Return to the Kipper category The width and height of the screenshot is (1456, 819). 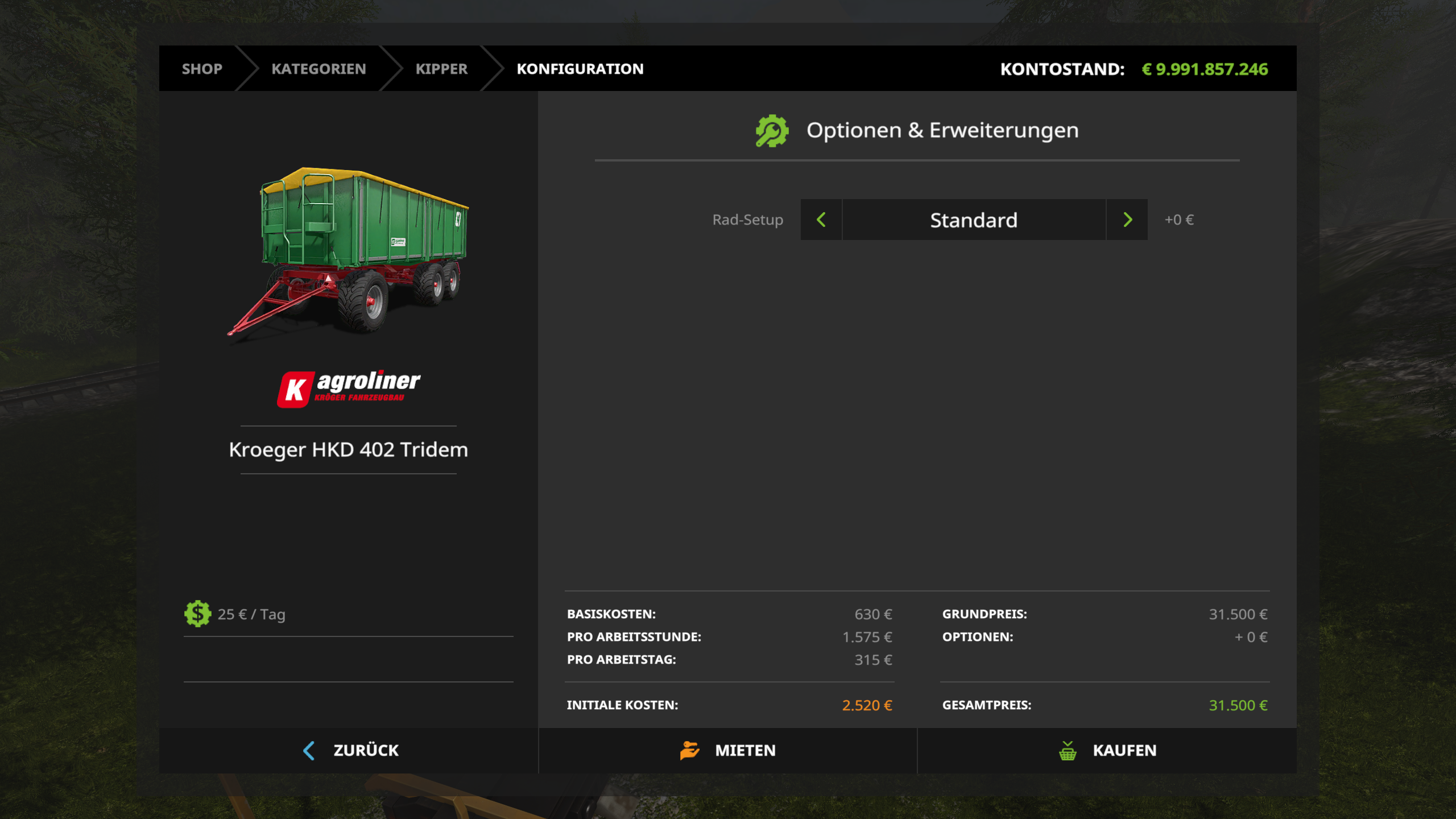tap(441, 69)
